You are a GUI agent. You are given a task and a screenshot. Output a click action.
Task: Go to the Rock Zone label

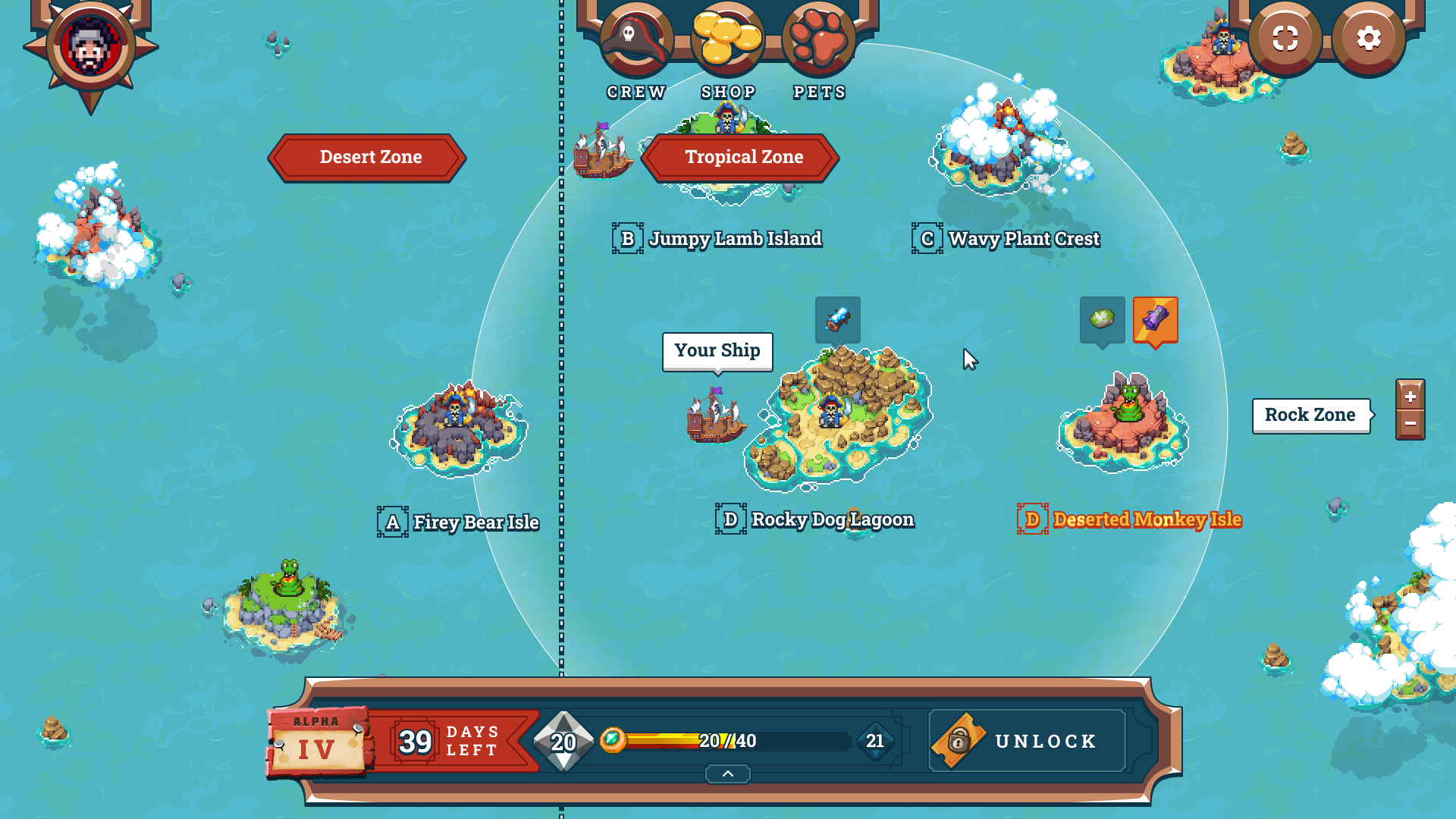click(1310, 415)
